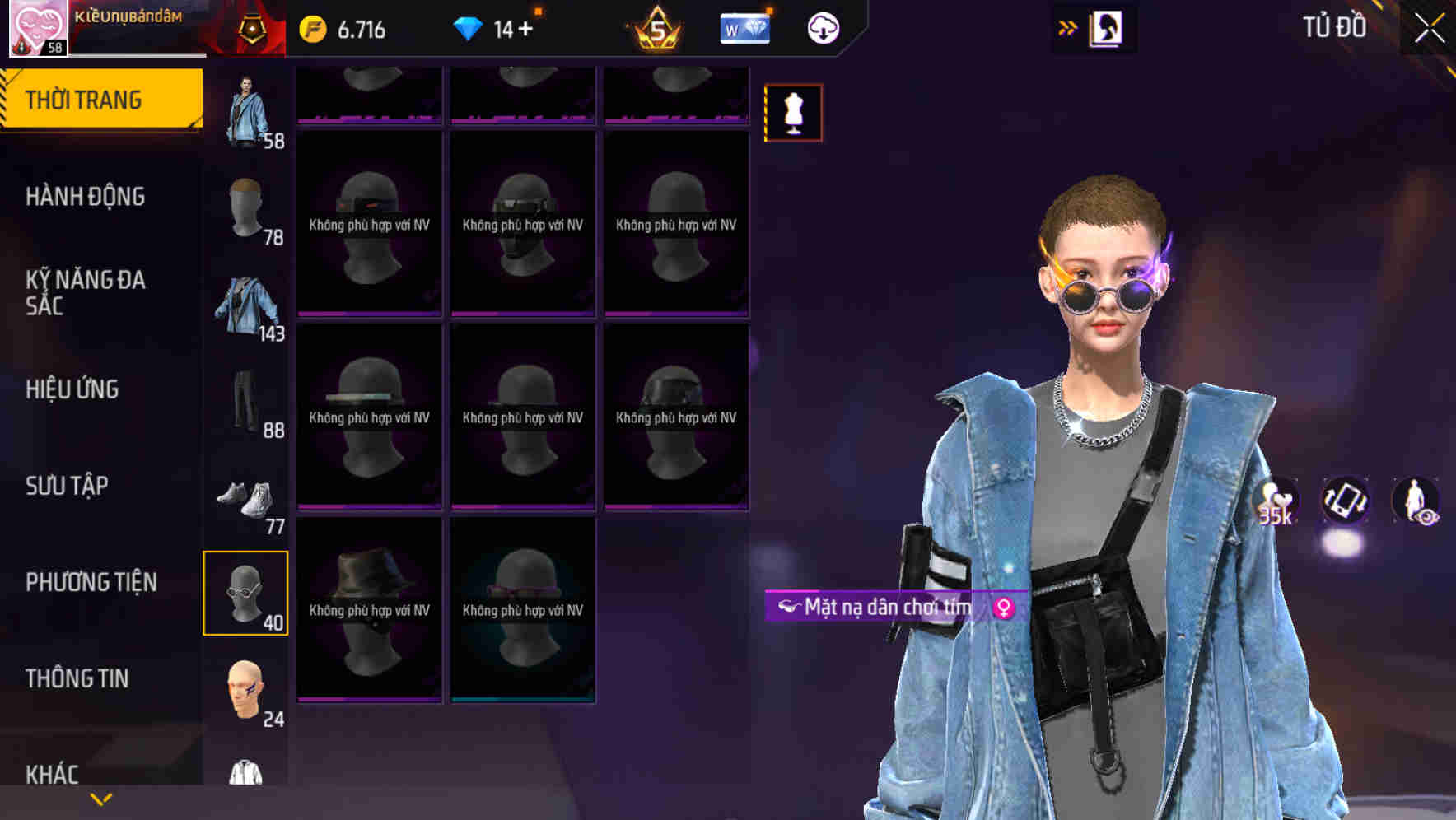The image size is (1456, 820).
Task: Select the weekly membership diamond card icon
Action: tap(744, 27)
